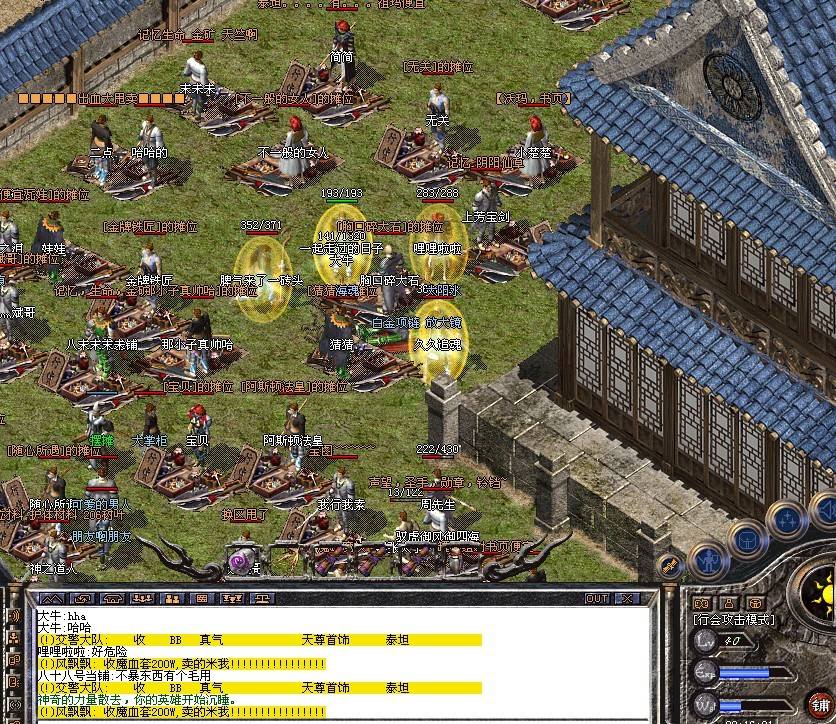Click the person-shaped small orange icon
The image size is (836, 724).
(x=730, y=604)
